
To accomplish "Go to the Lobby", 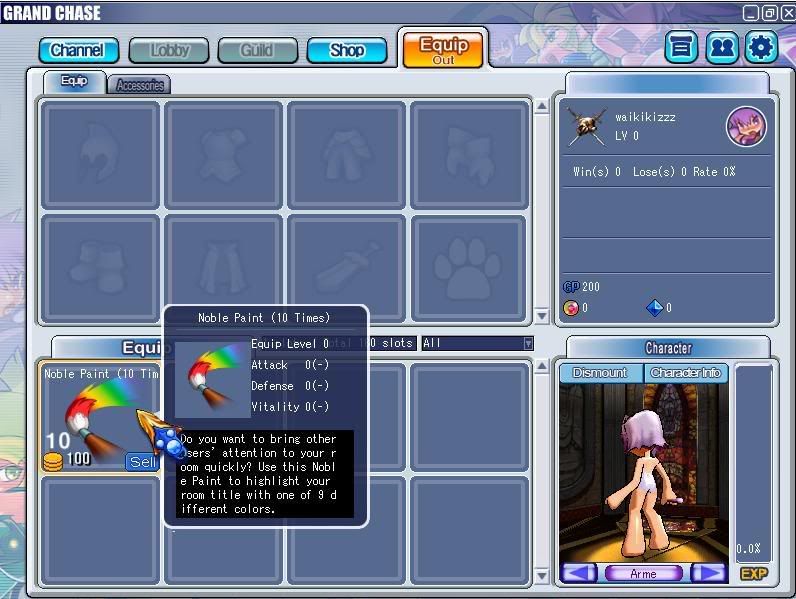I will pyautogui.click(x=169, y=50).
